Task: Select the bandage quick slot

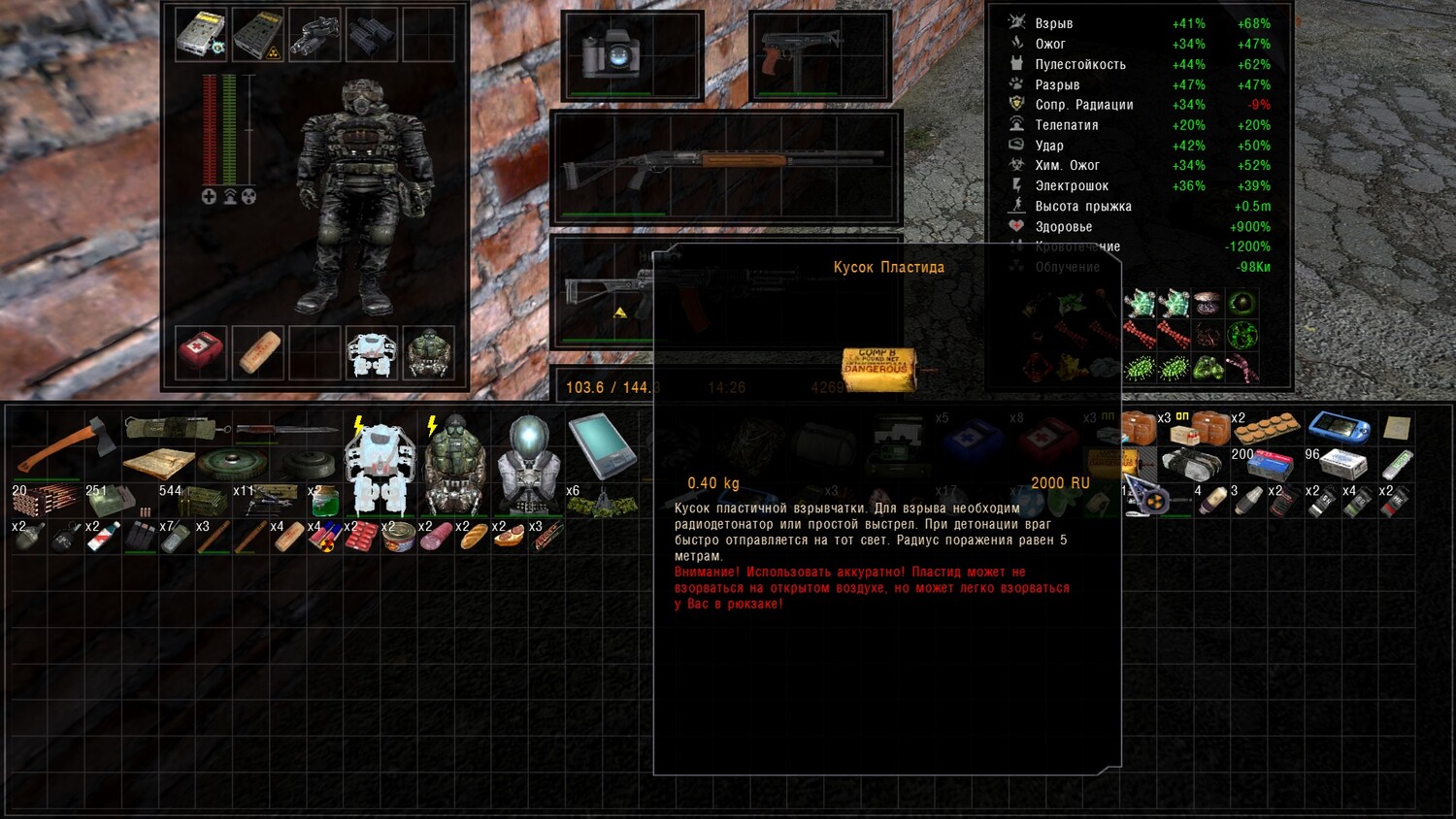Action: (258, 352)
